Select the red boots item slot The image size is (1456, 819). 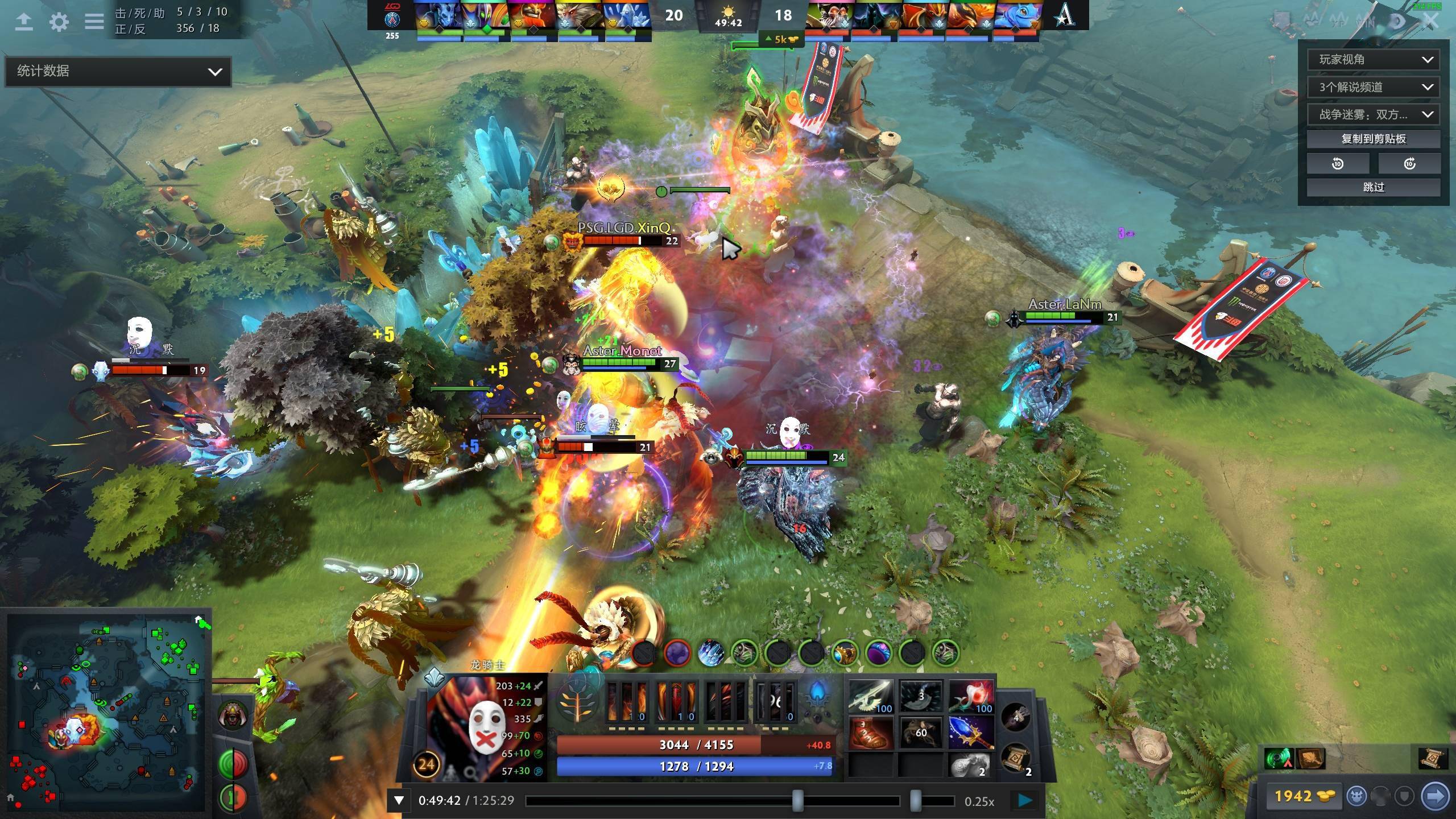(870, 733)
